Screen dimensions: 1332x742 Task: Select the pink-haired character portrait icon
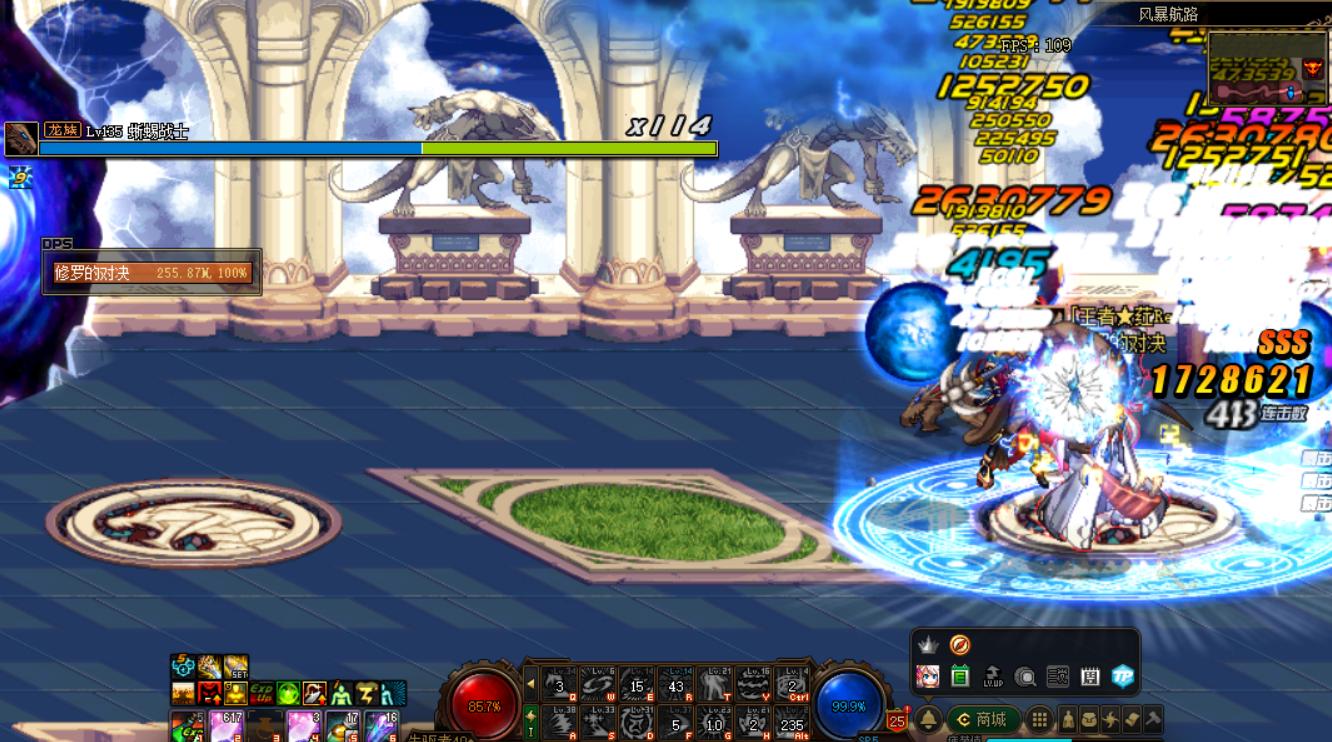(928, 676)
